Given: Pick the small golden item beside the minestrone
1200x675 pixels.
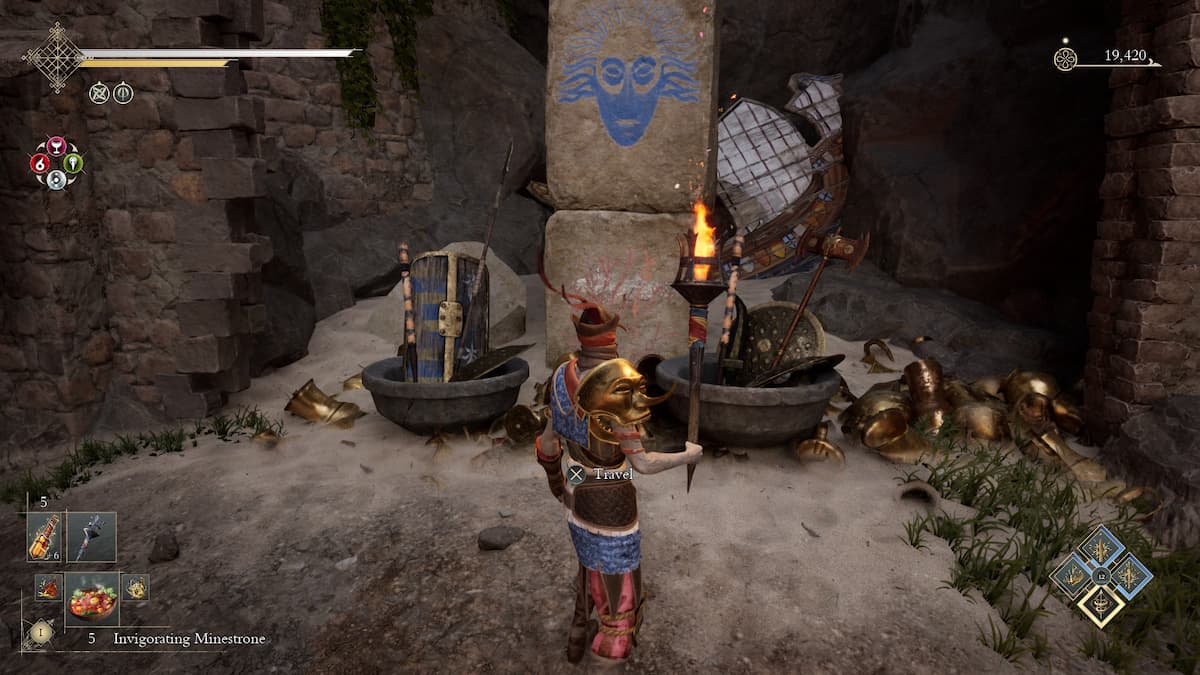Looking at the screenshot, I should point(135,587).
